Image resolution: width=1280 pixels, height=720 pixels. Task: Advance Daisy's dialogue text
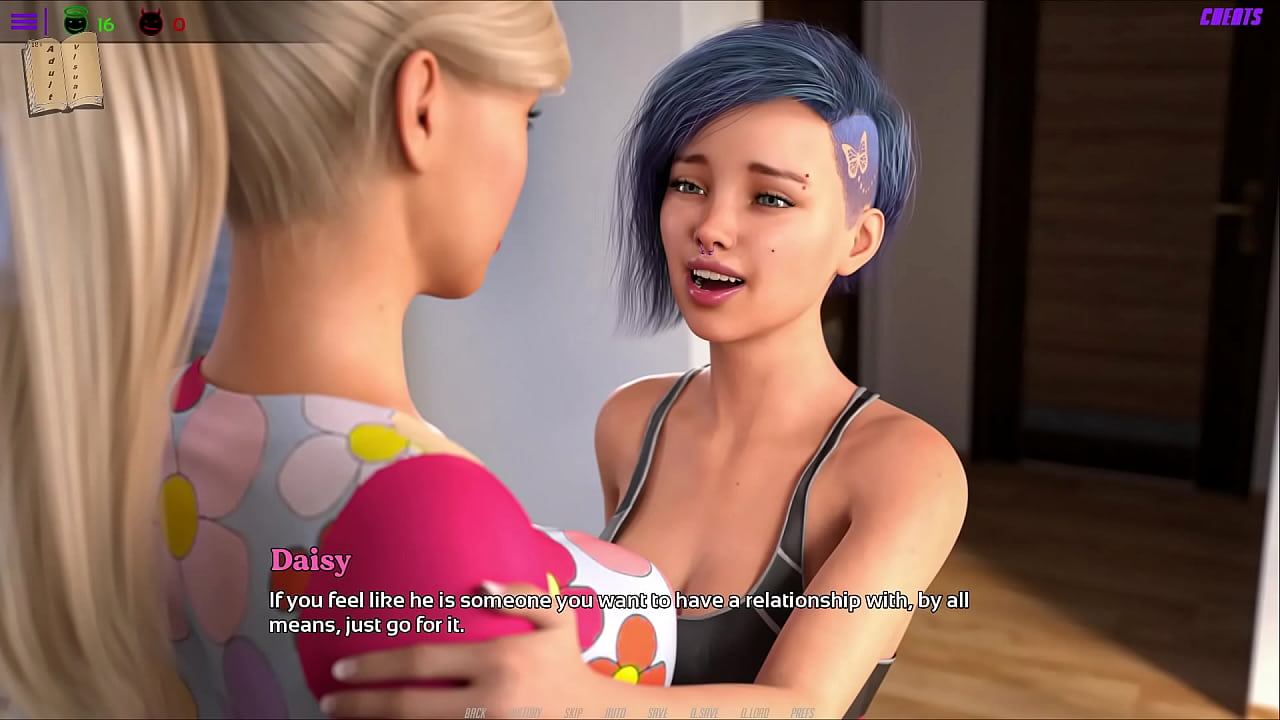point(618,612)
